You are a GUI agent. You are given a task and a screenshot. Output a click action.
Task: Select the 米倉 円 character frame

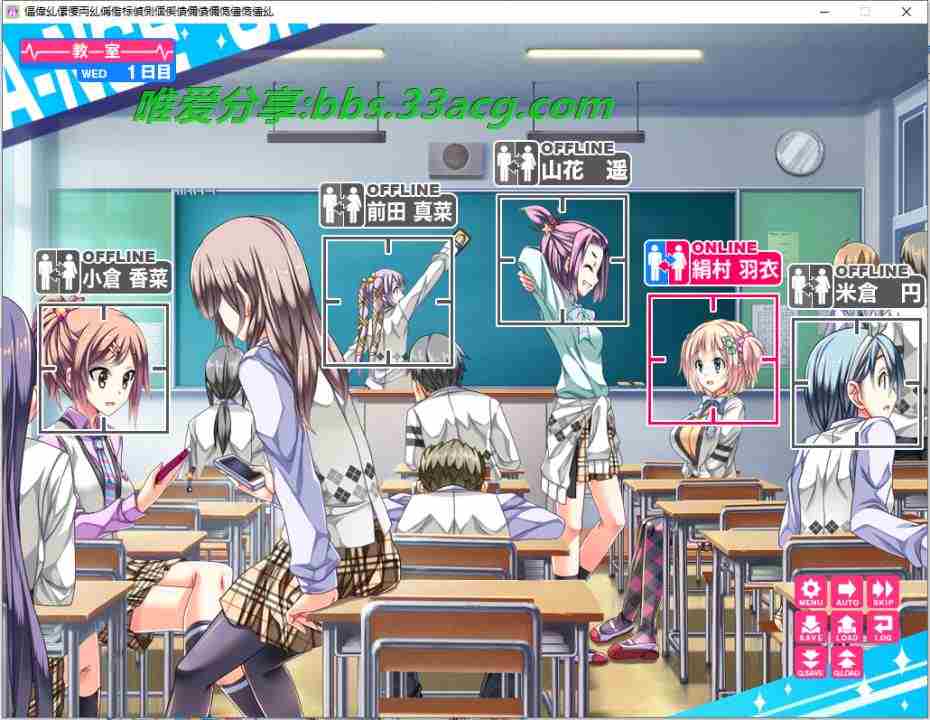(x=855, y=382)
